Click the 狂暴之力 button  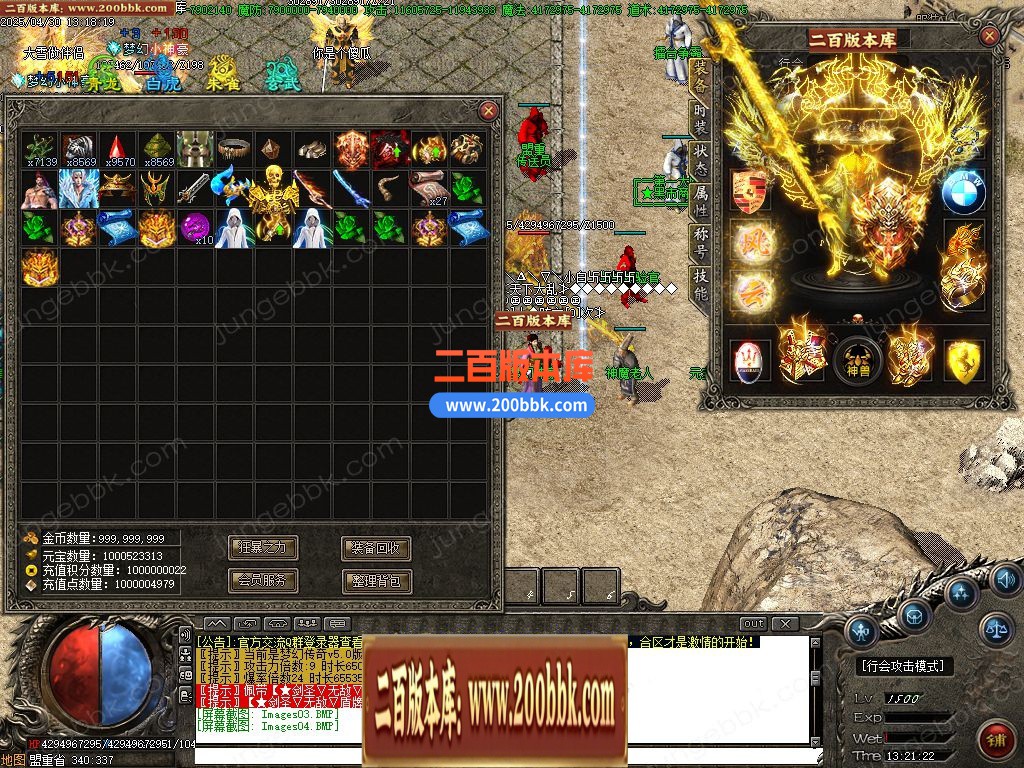click(264, 548)
